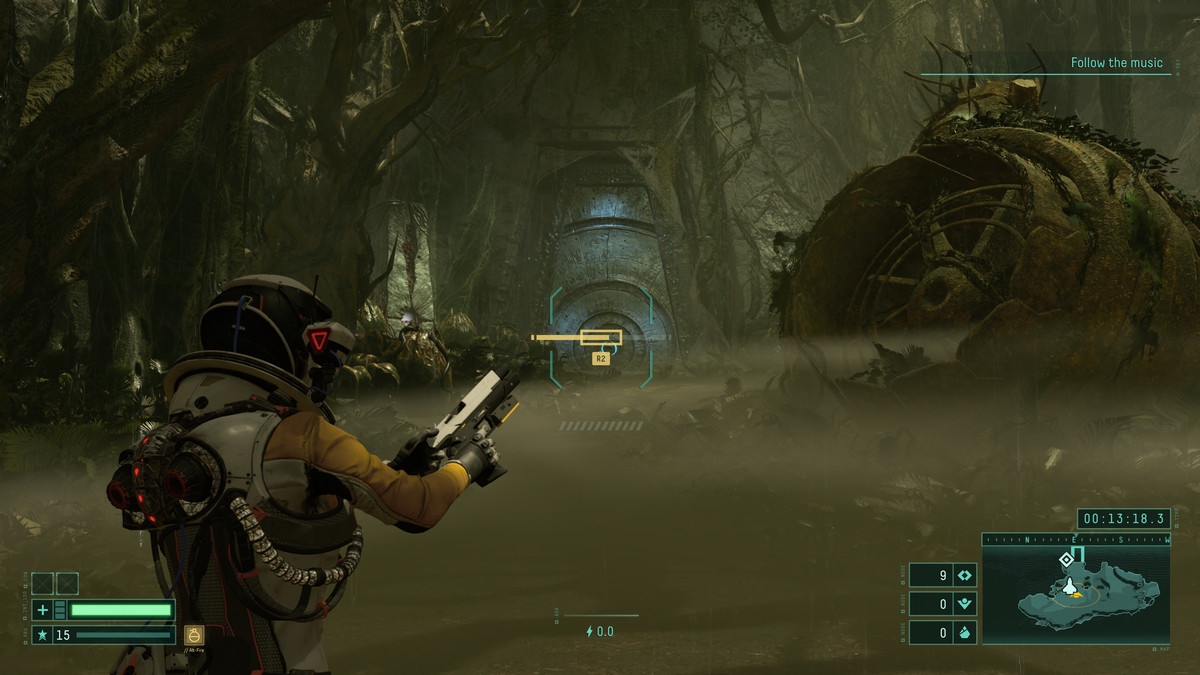Viewport: 1200px width, 675px height.
Task: Click the "Follow the music" objective tracker
Action: click(1116, 63)
